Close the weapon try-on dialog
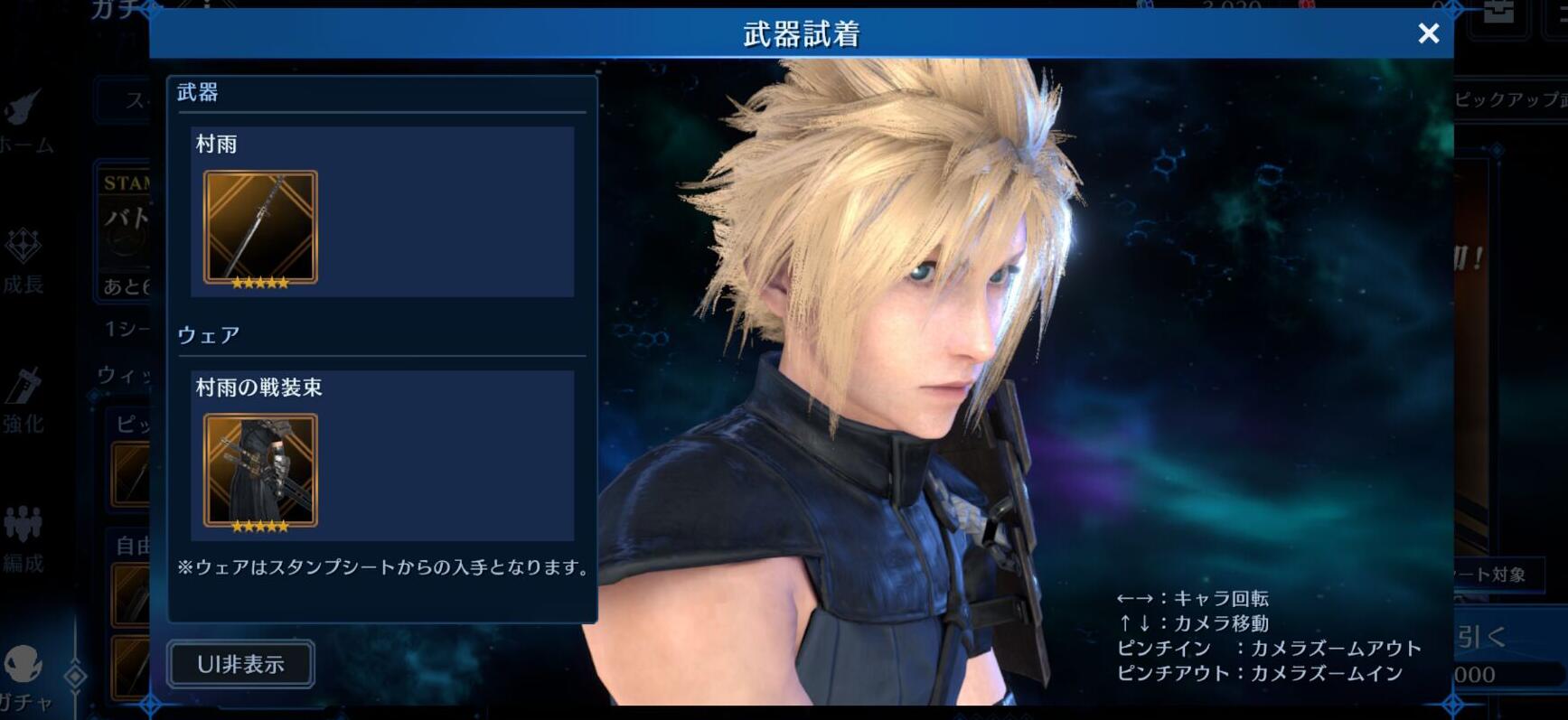1568x720 pixels. point(1427,33)
